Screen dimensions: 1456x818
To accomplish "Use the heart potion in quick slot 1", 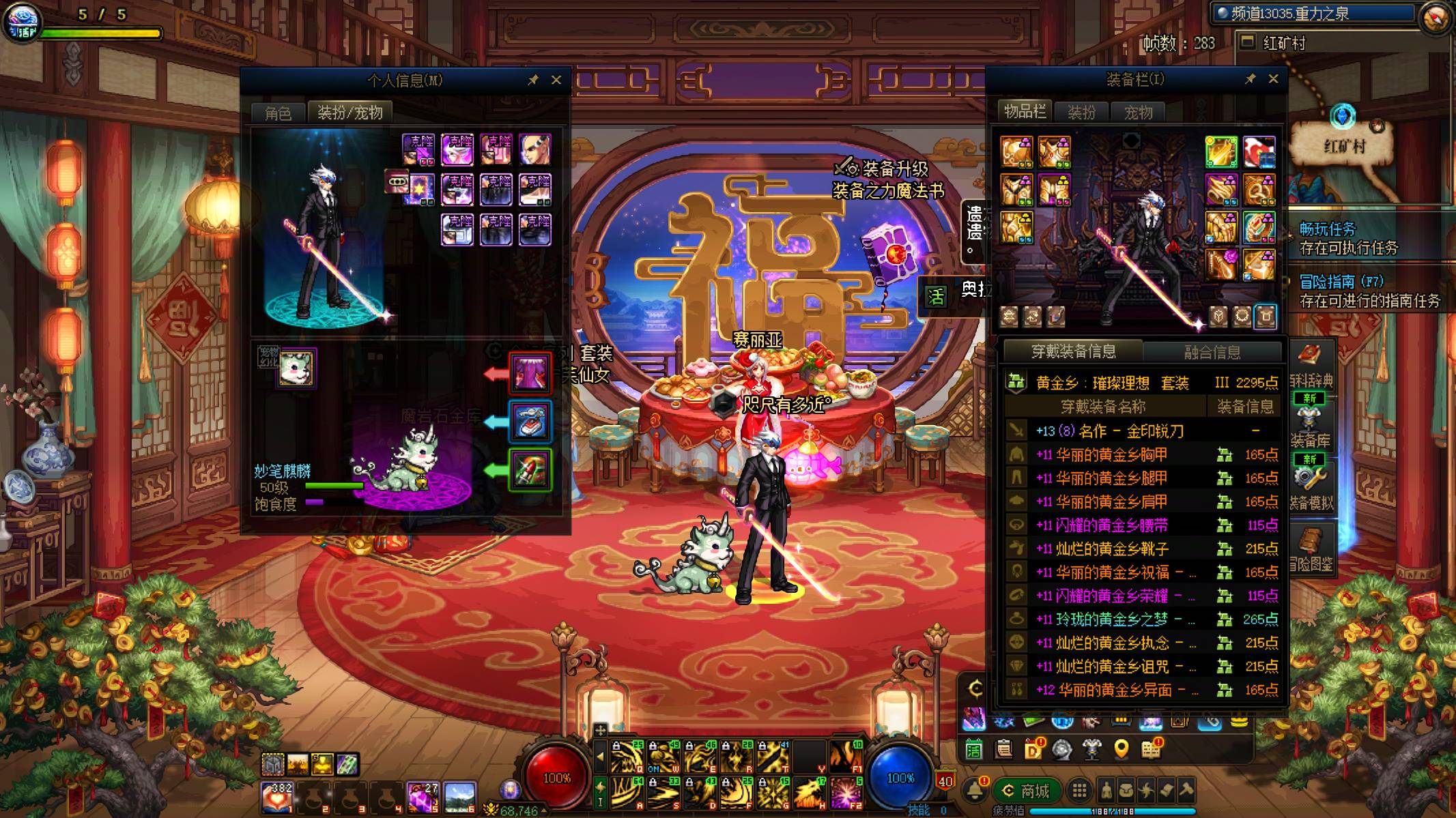I will (277, 796).
